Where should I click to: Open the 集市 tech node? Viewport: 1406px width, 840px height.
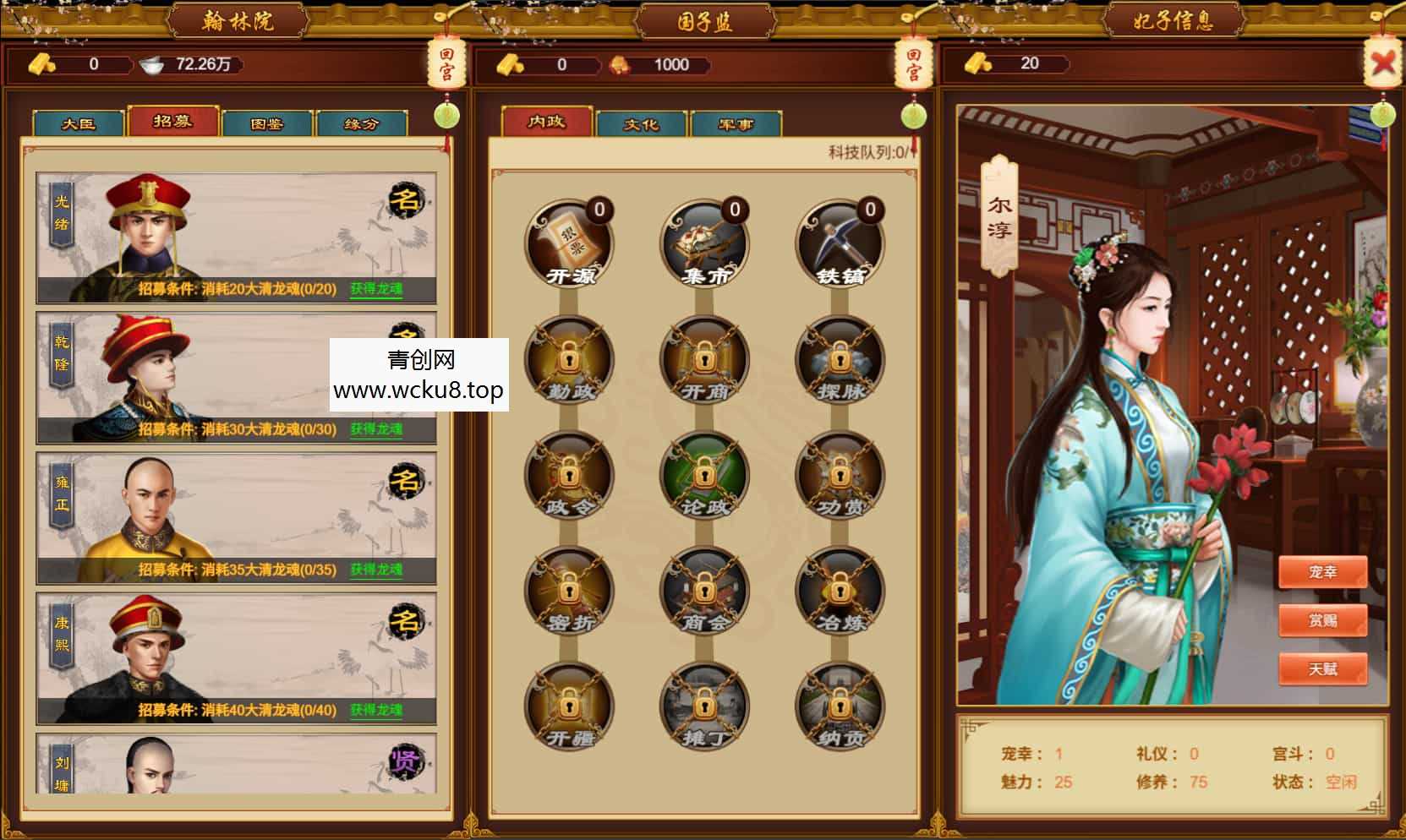click(x=703, y=243)
